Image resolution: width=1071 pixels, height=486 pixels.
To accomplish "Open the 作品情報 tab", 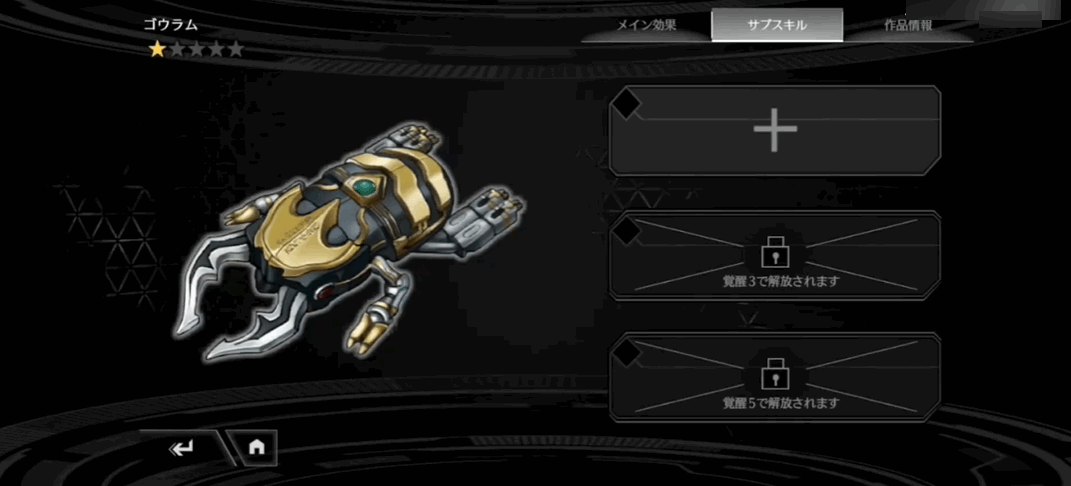I will pos(908,25).
